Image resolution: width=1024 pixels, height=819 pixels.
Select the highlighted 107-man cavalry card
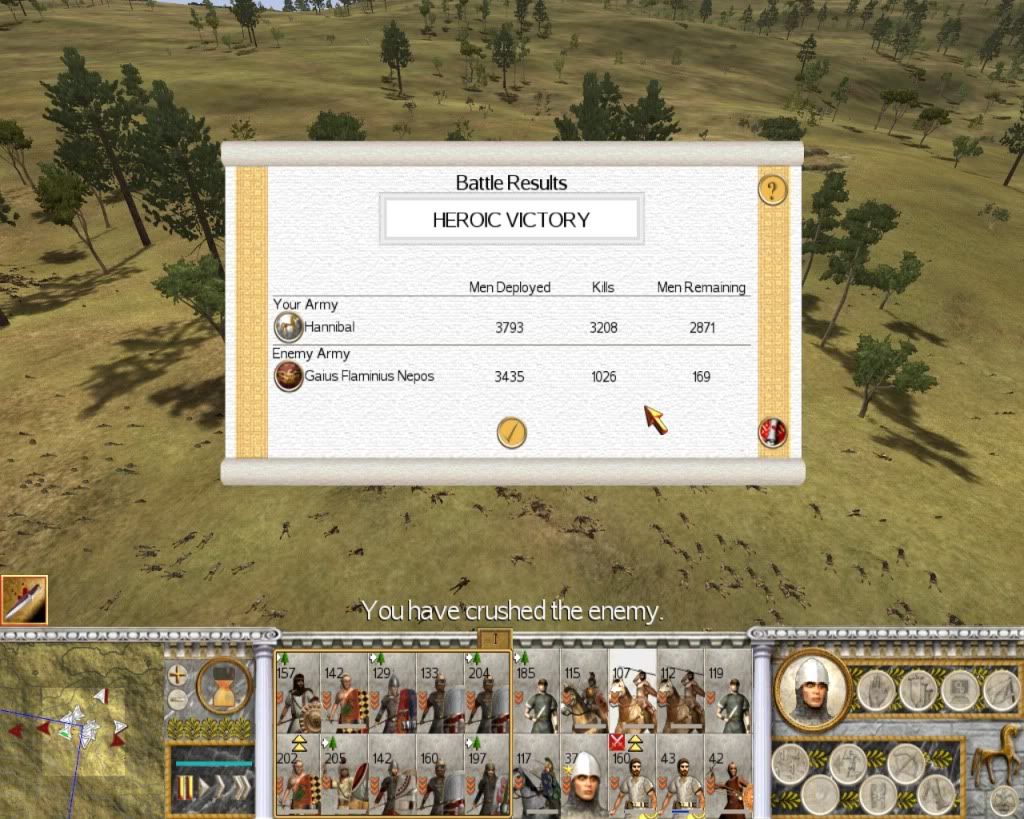pyautogui.click(x=632, y=692)
